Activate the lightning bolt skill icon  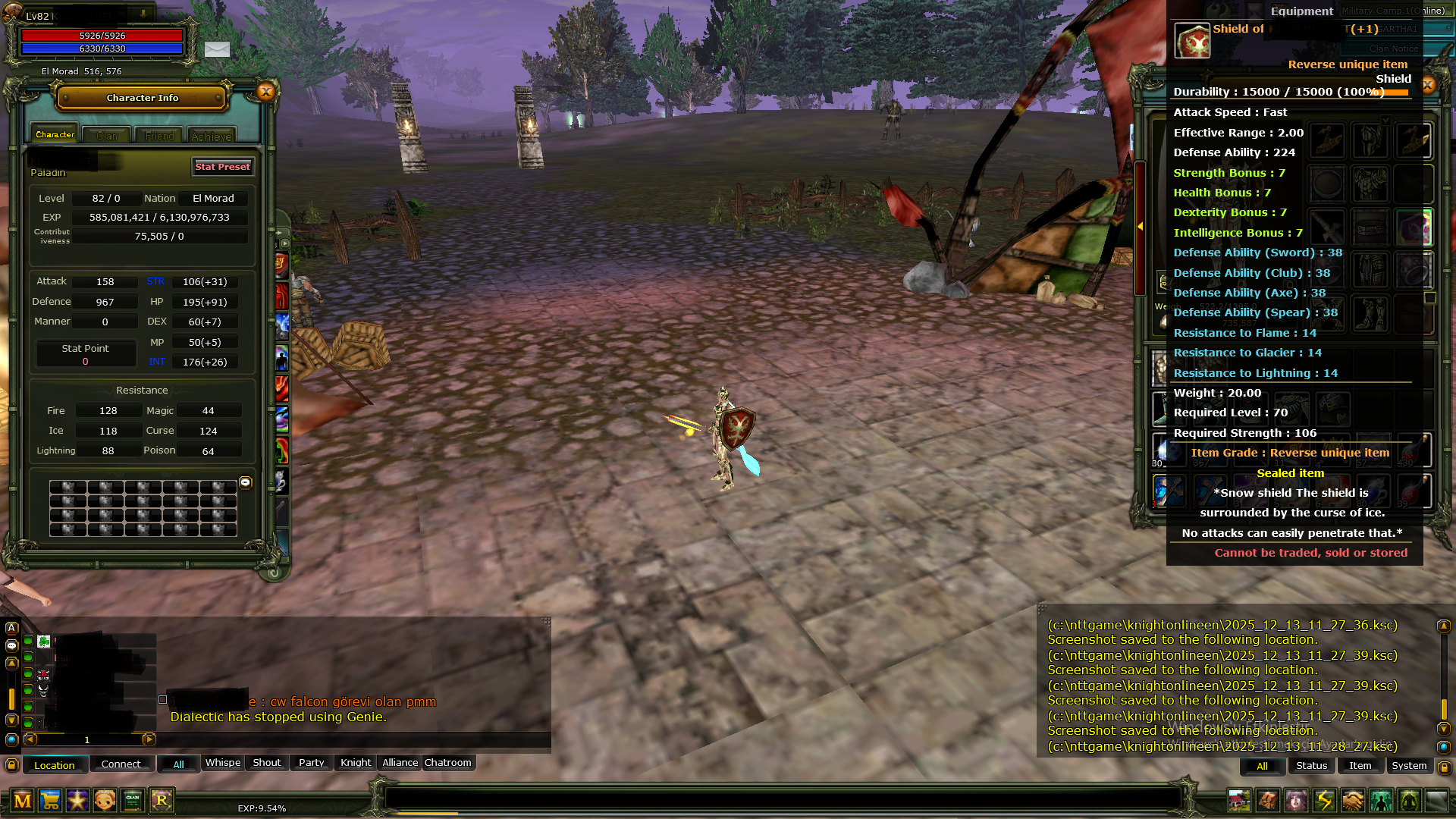(1325, 801)
